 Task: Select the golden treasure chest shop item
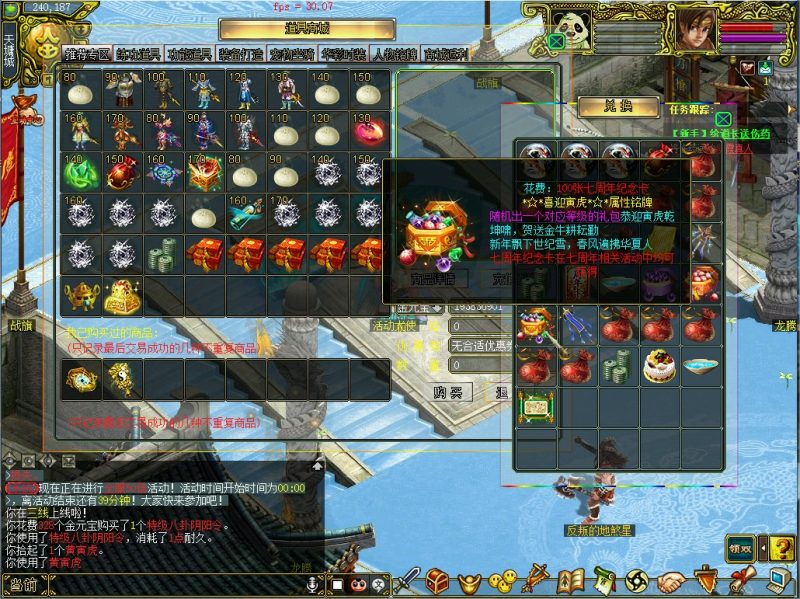coord(121,295)
